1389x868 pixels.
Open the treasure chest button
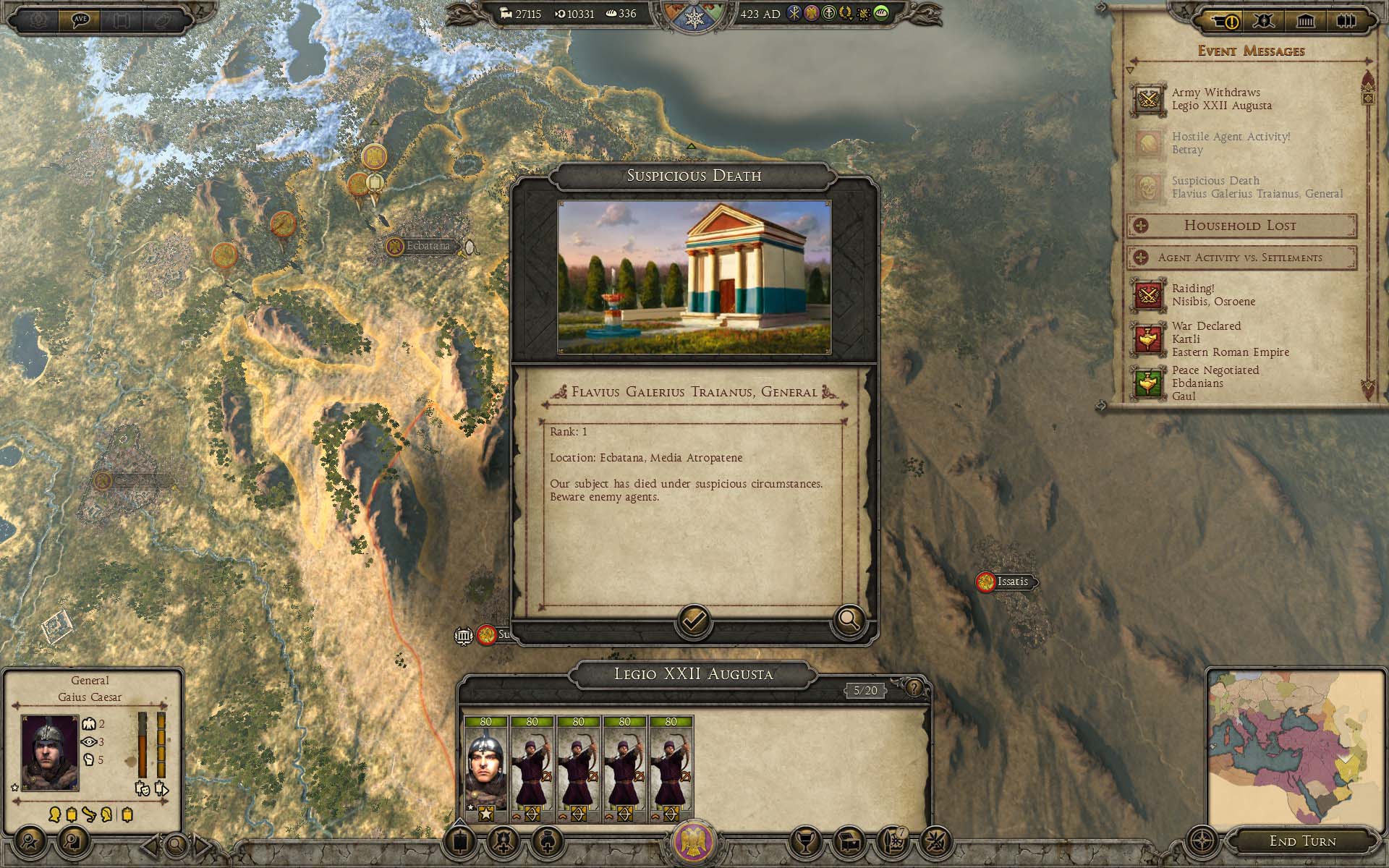coord(850,841)
